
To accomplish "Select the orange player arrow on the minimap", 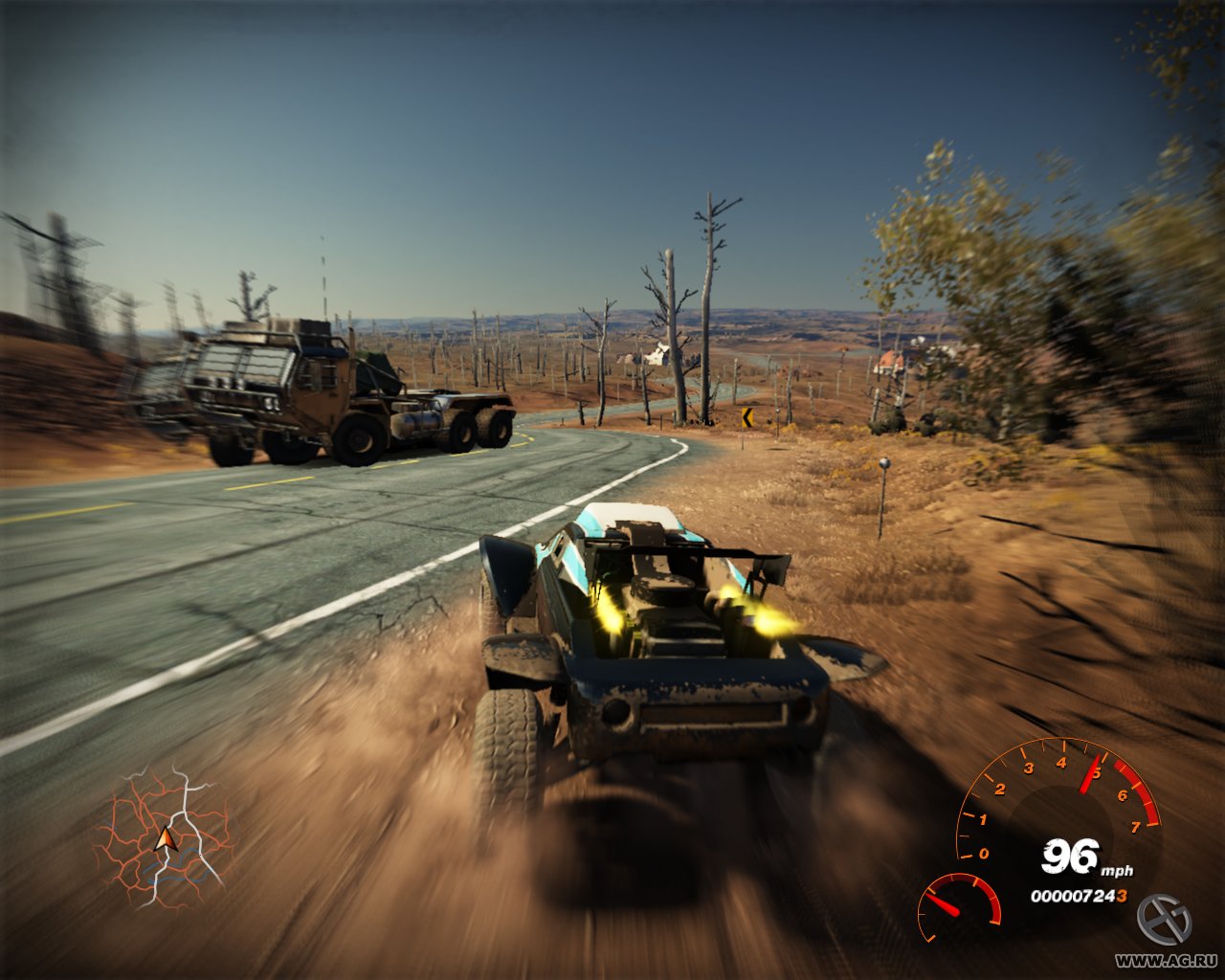I will click(x=165, y=840).
